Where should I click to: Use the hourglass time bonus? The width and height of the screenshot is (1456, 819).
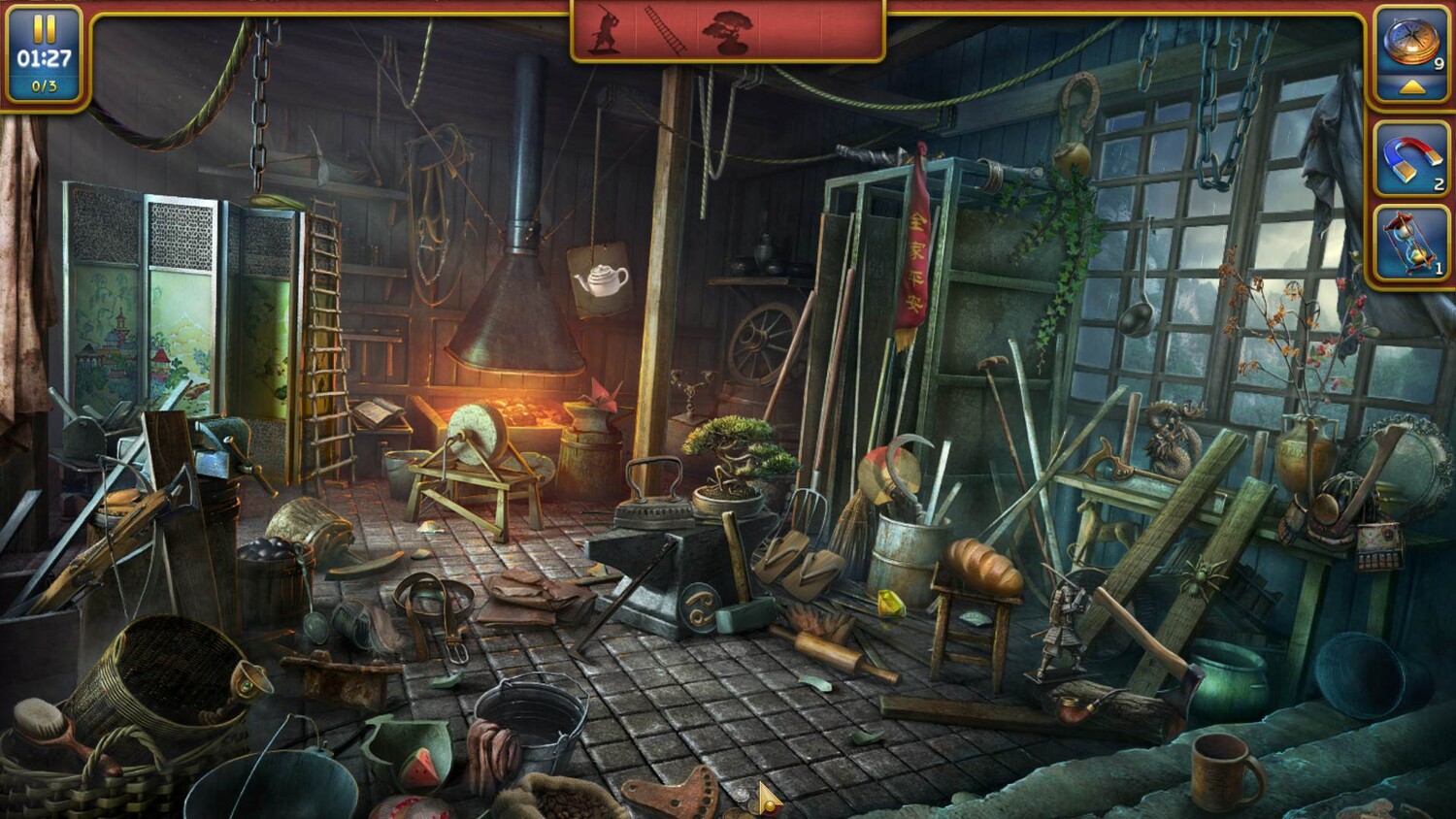pos(1410,245)
